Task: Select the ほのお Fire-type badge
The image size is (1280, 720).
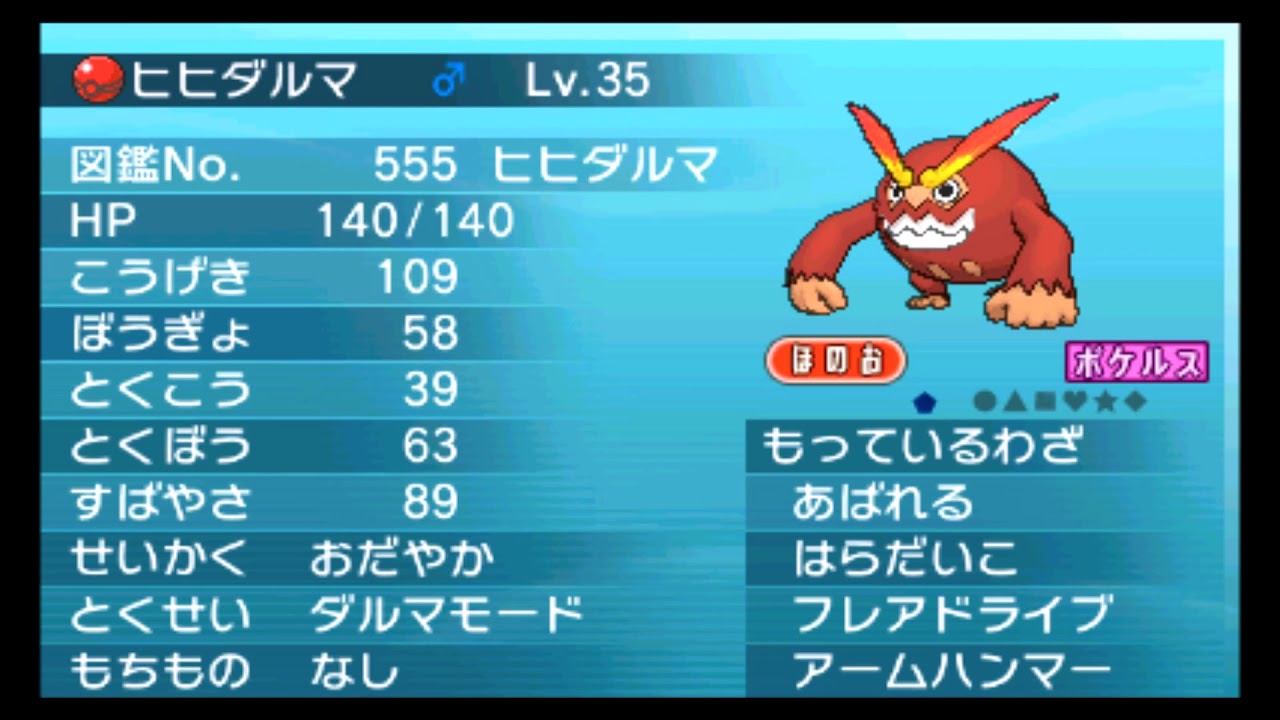Action: point(836,360)
